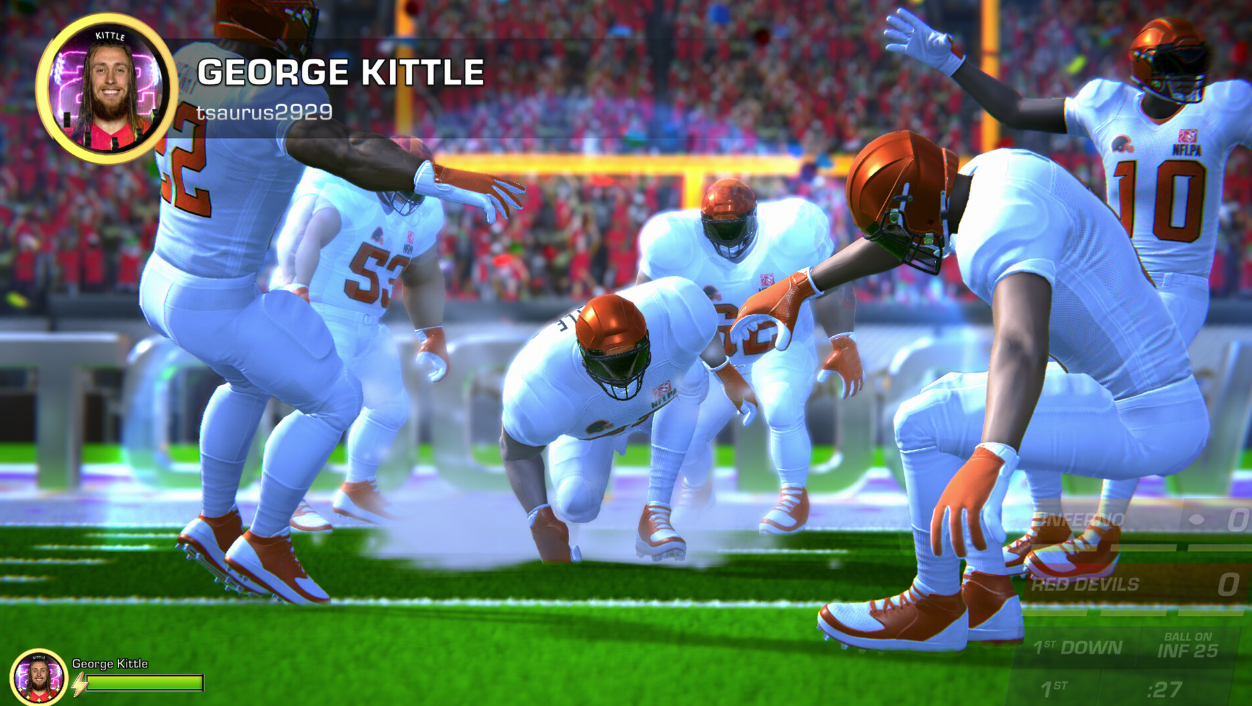Image resolution: width=1252 pixels, height=706 pixels.
Task: Click the large George Kittle portrait
Action: (x=107, y=88)
